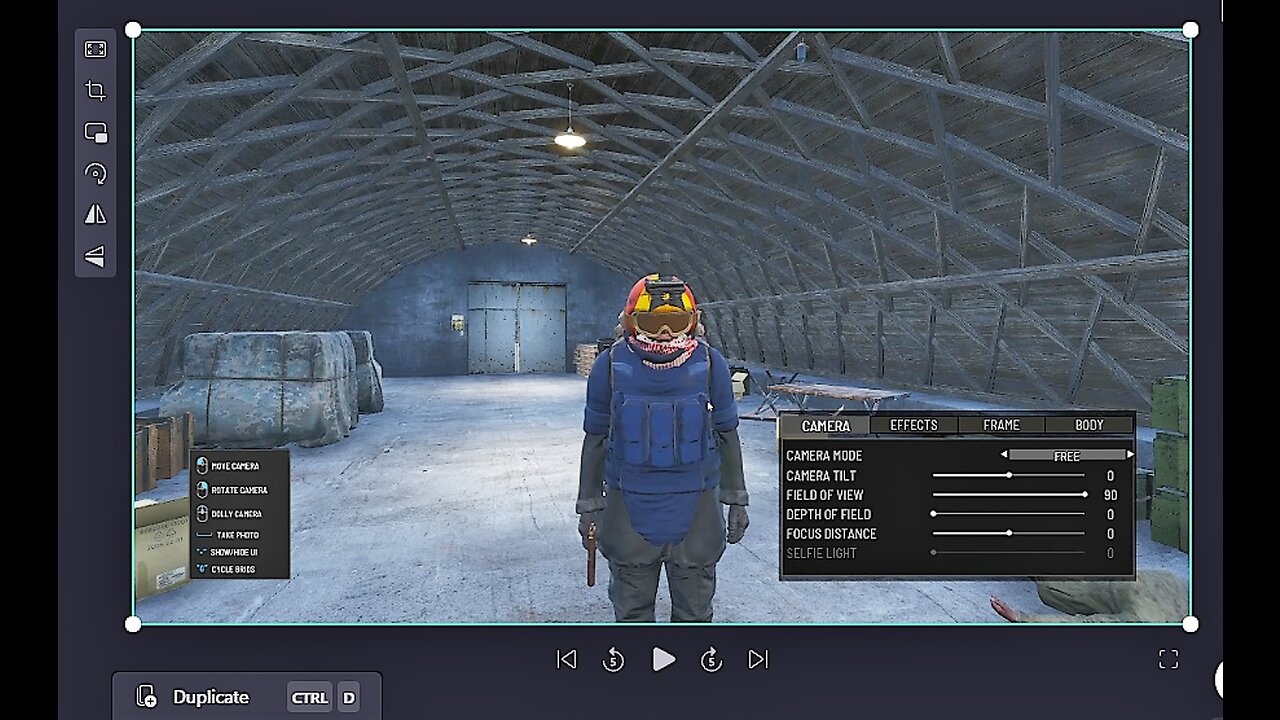This screenshot has height=720, width=1280.
Task: Click the rewind 5 seconds control
Action: pyautogui.click(x=614, y=659)
